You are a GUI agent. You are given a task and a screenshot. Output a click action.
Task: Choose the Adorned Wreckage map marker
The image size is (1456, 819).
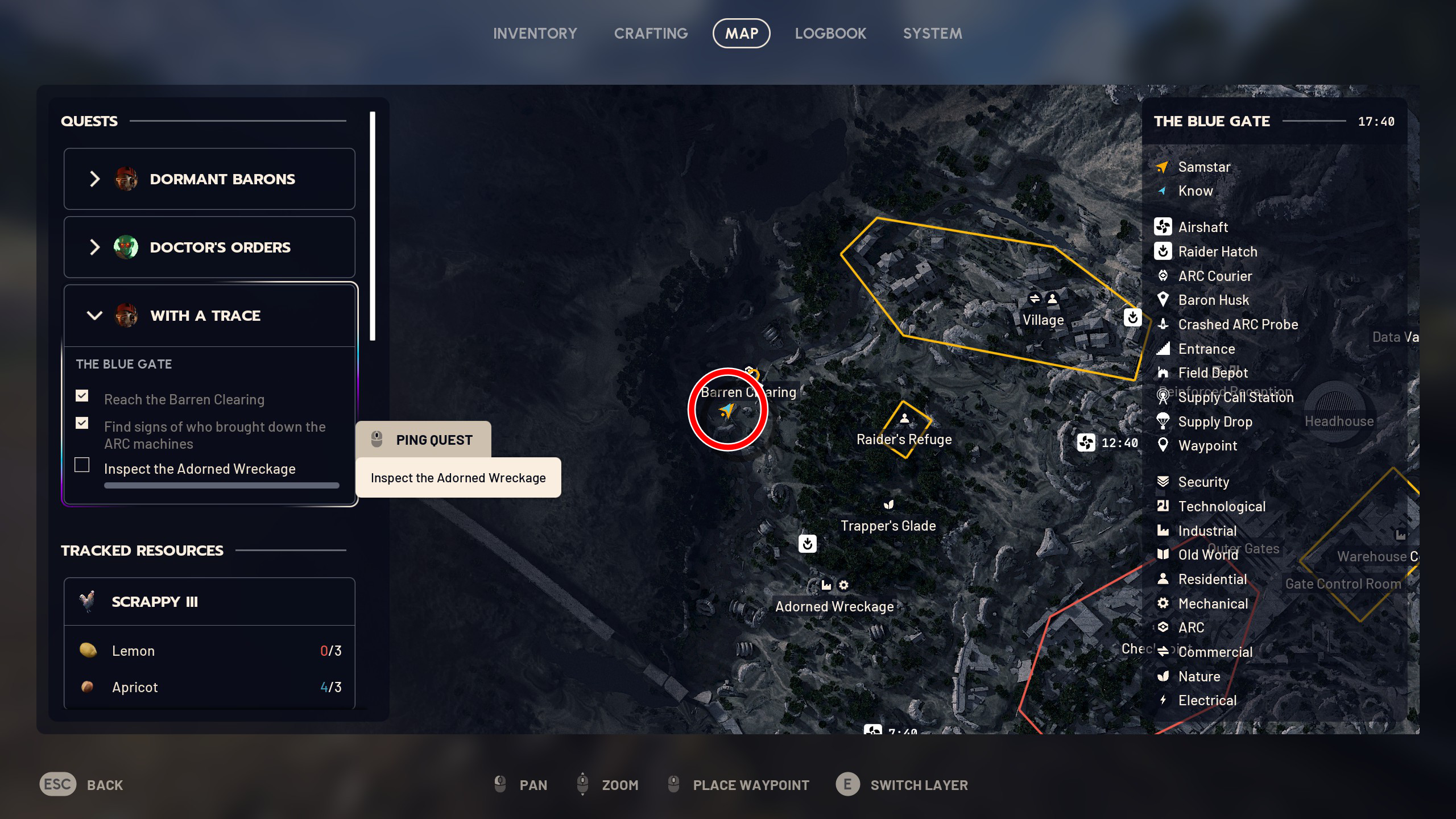834,606
